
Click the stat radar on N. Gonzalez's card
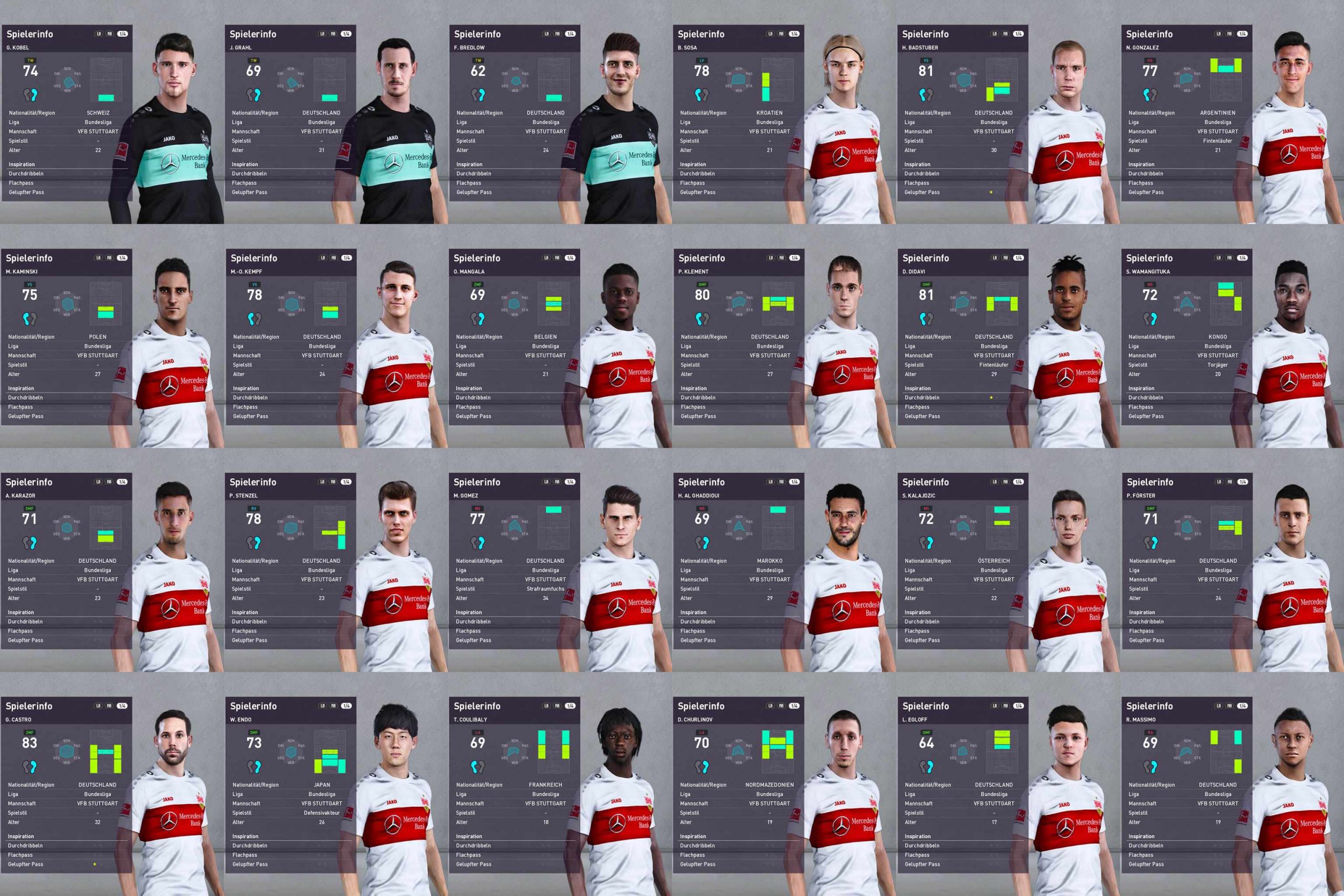point(1188,80)
